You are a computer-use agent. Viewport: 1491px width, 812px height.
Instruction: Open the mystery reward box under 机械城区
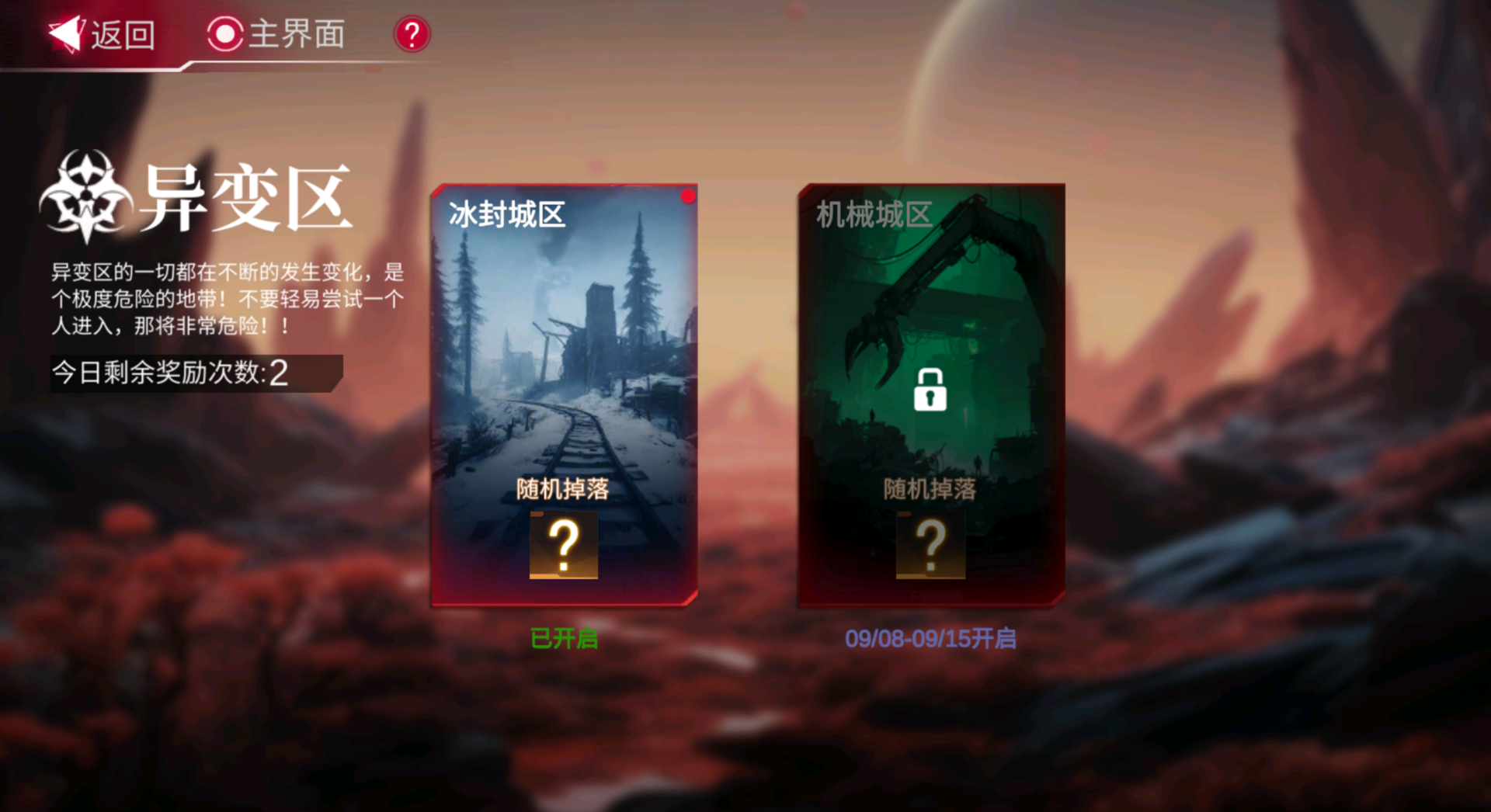[930, 544]
